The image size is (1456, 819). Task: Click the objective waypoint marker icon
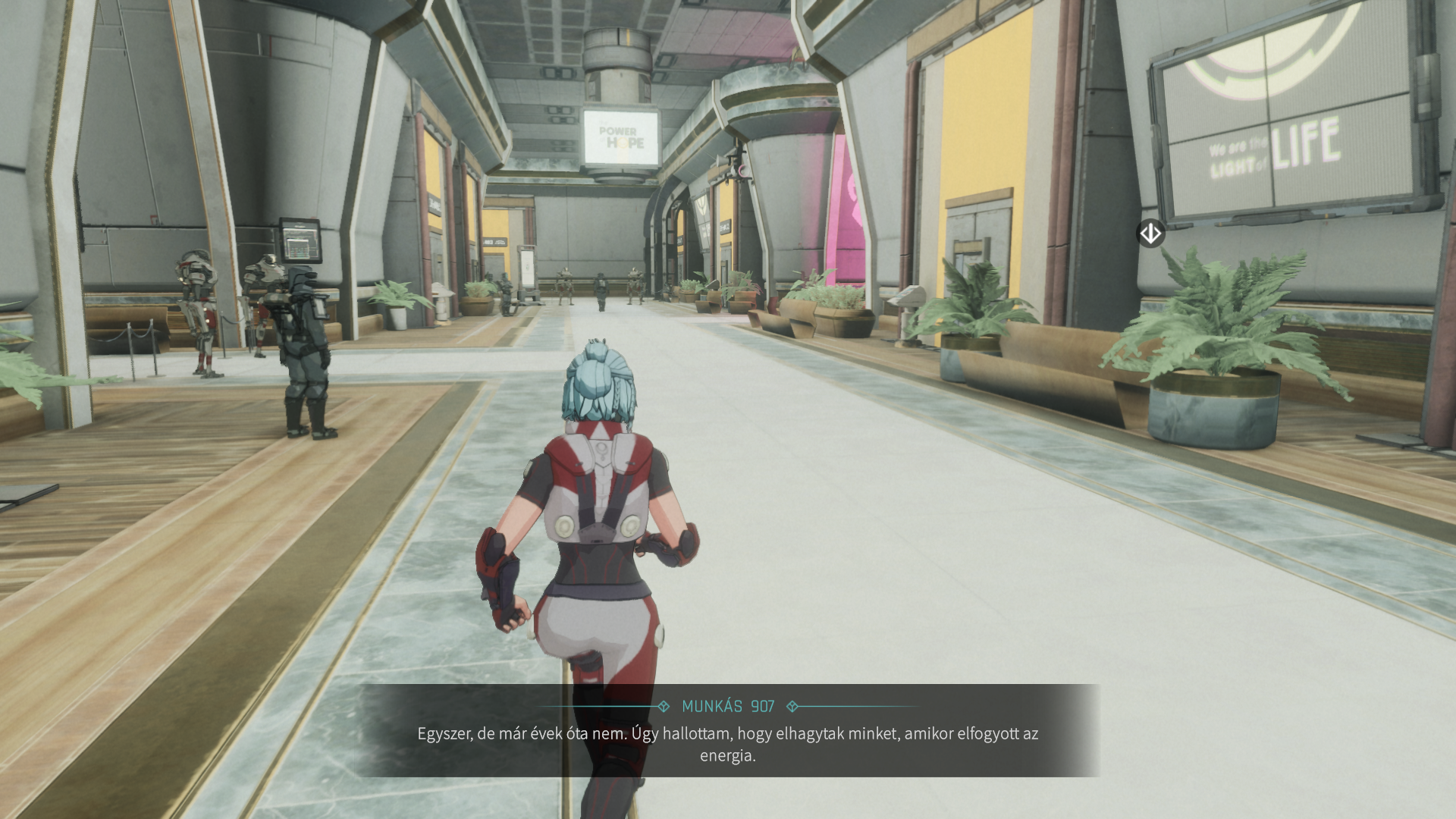[x=1150, y=234]
